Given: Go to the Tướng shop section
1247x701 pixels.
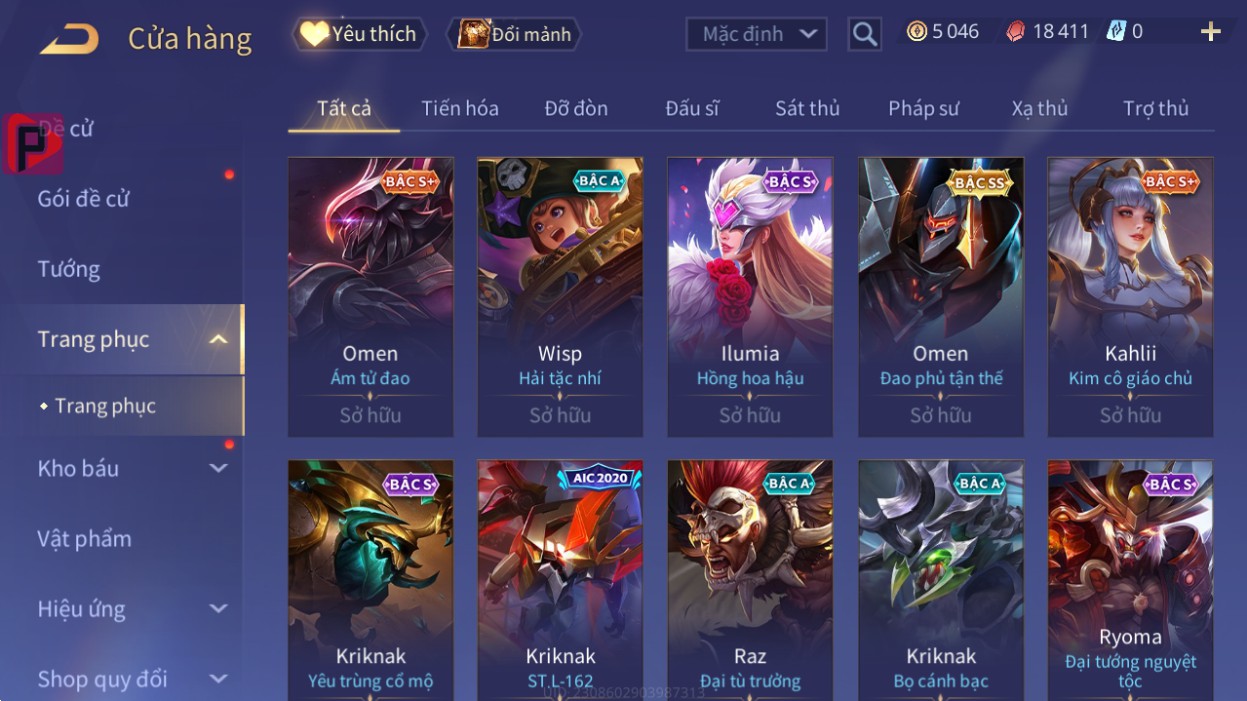Looking at the screenshot, I should pyautogui.click(x=69, y=269).
